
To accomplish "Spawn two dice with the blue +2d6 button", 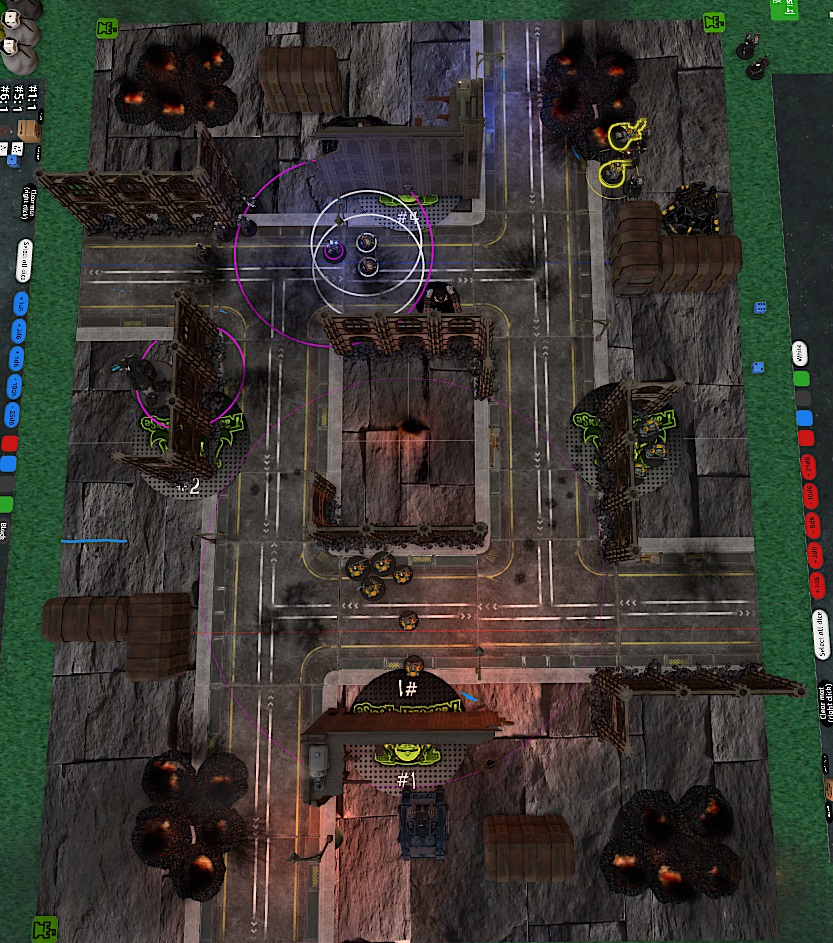I will click(x=17, y=331).
